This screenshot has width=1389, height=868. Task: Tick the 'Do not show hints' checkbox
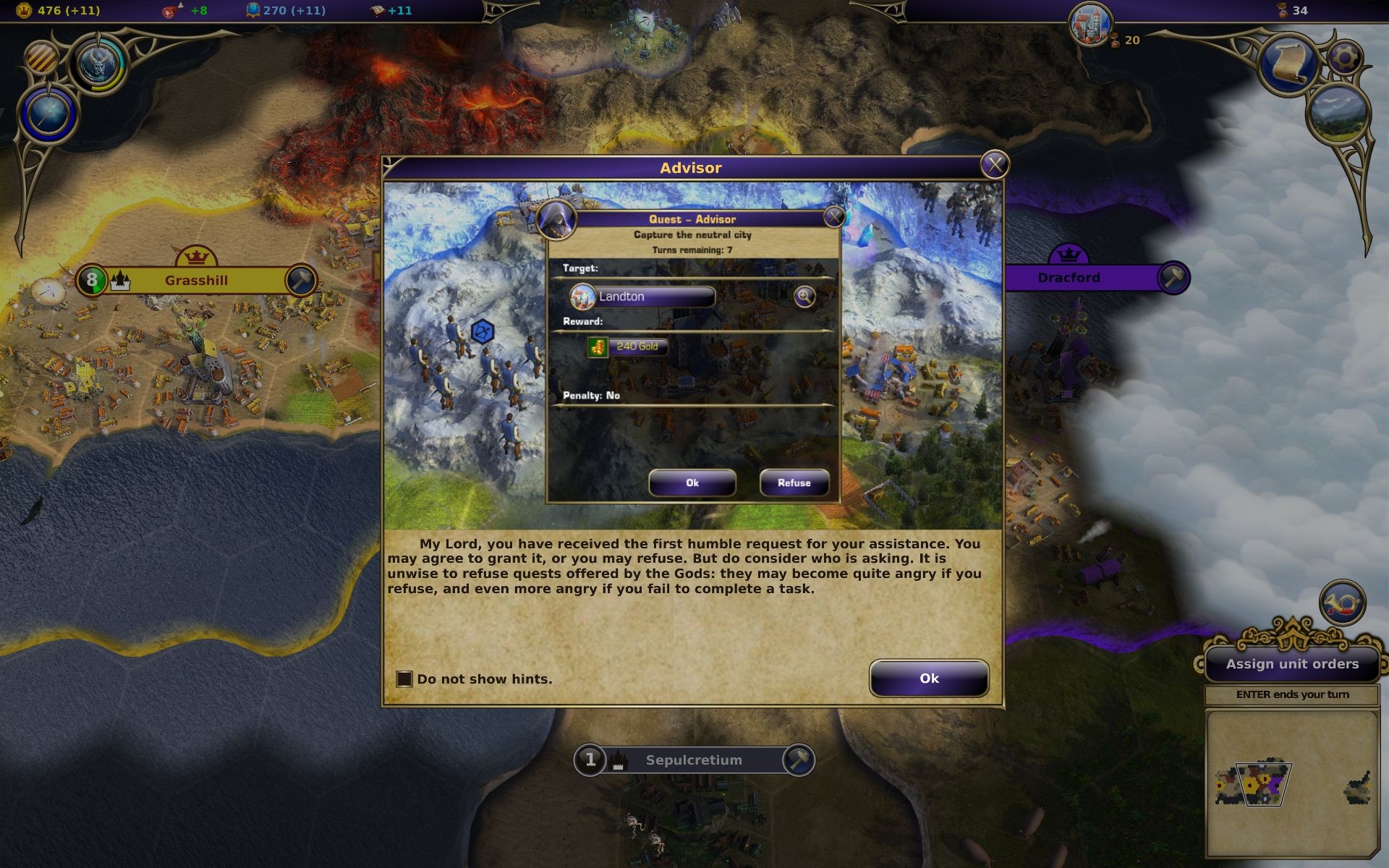(x=404, y=679)
